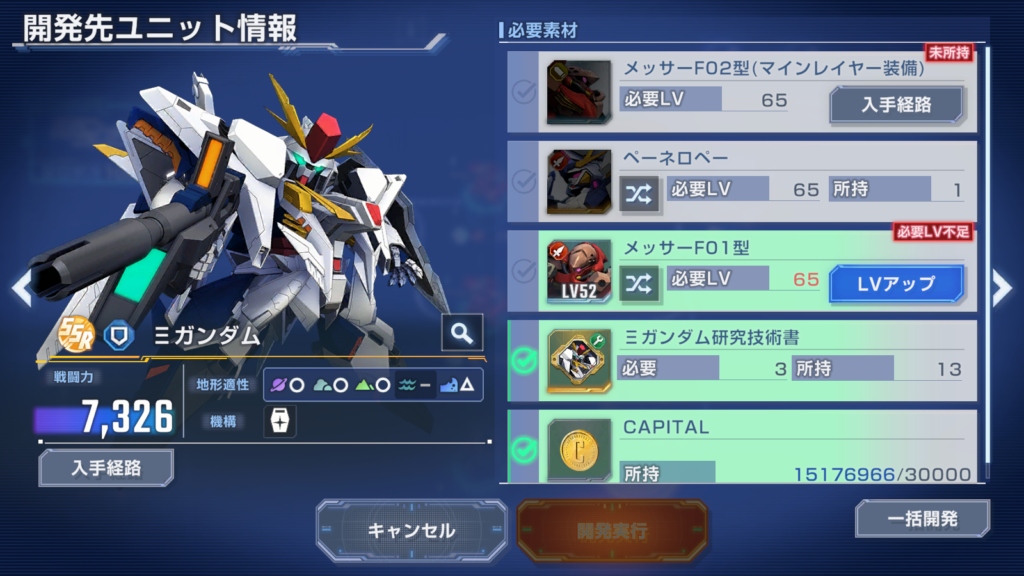Go to the previous unit with left arrow

(21, 288)
